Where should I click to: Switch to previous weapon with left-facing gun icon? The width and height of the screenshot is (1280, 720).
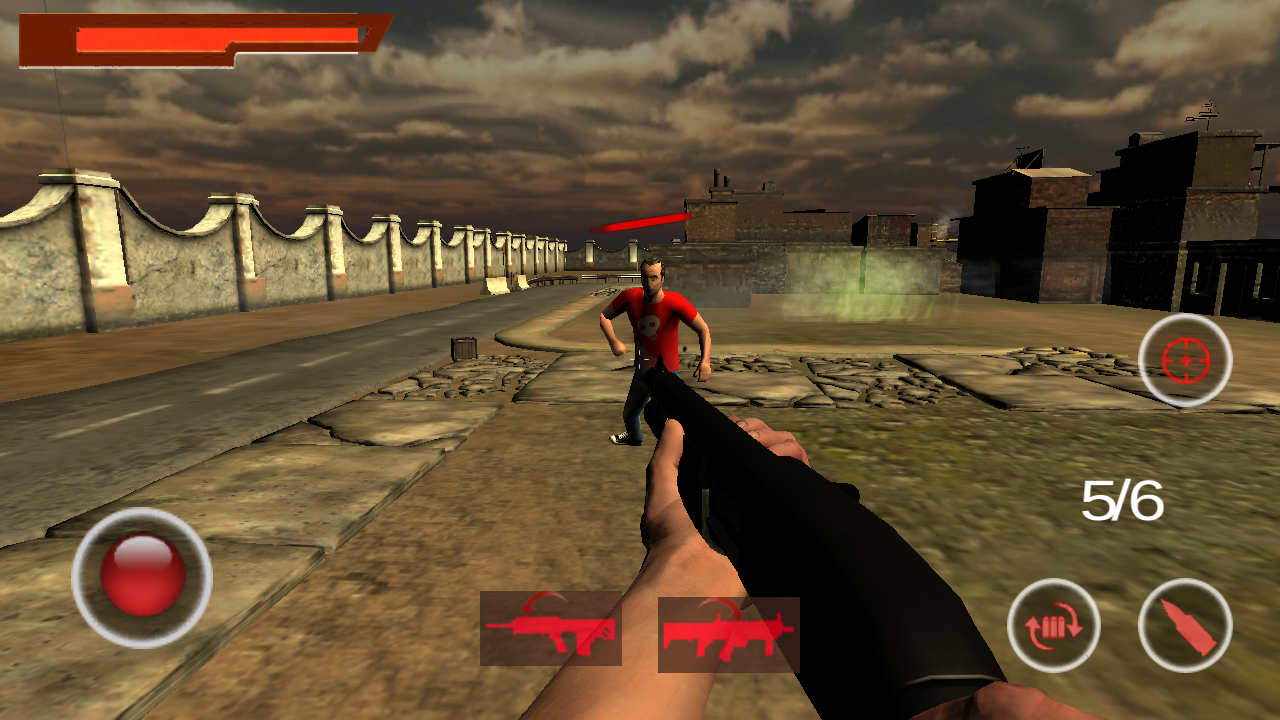(550, 628)
